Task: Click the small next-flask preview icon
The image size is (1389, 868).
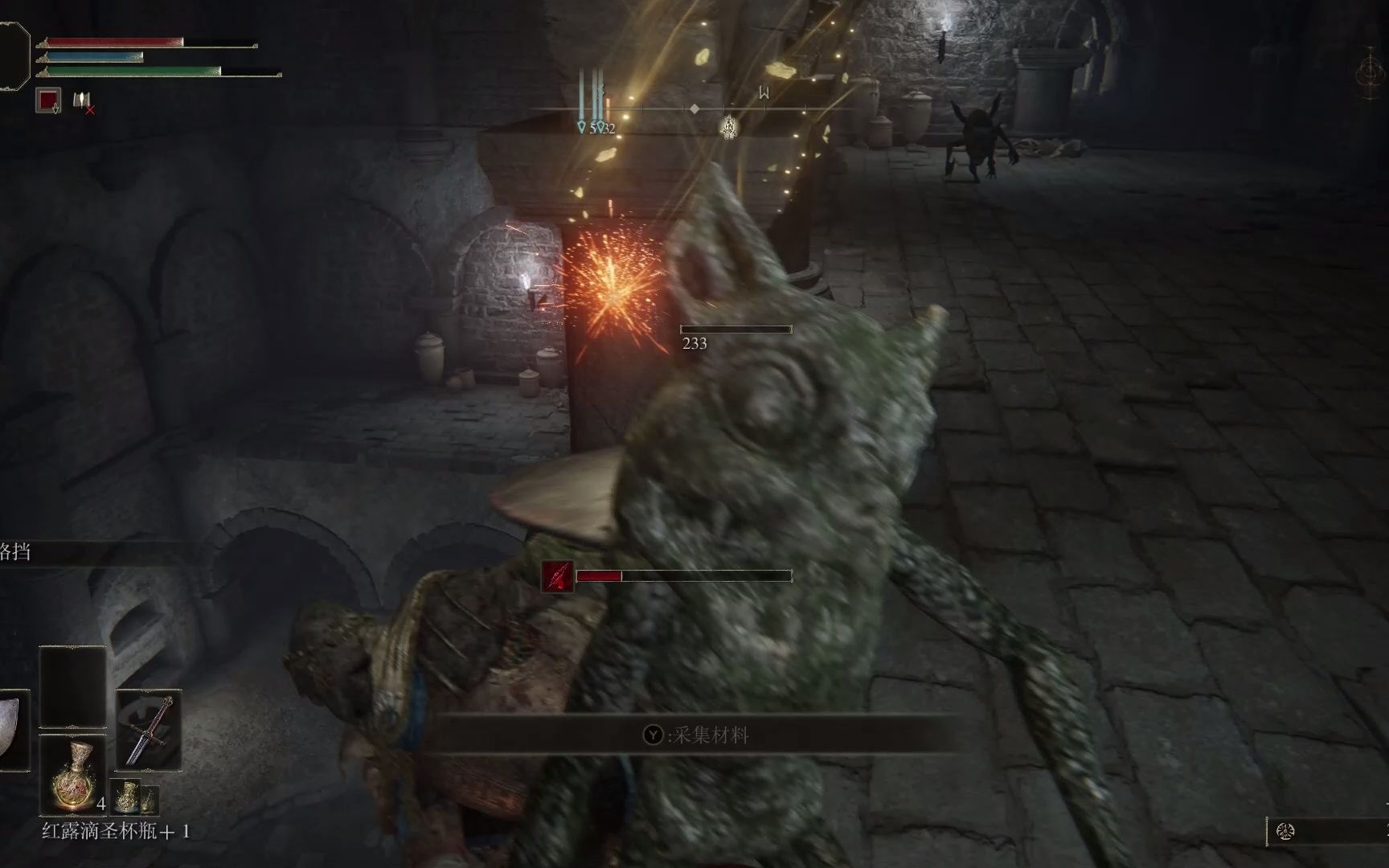Action: tap(126, 796)
